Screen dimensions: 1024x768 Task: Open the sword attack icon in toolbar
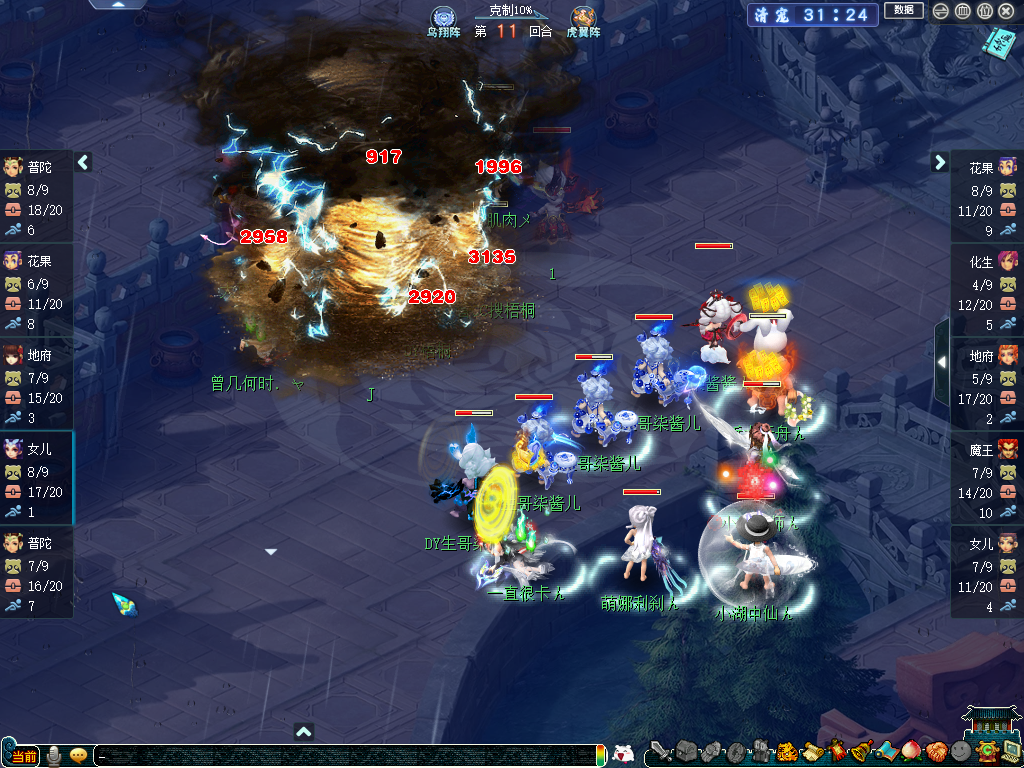[x=661, y=750]
